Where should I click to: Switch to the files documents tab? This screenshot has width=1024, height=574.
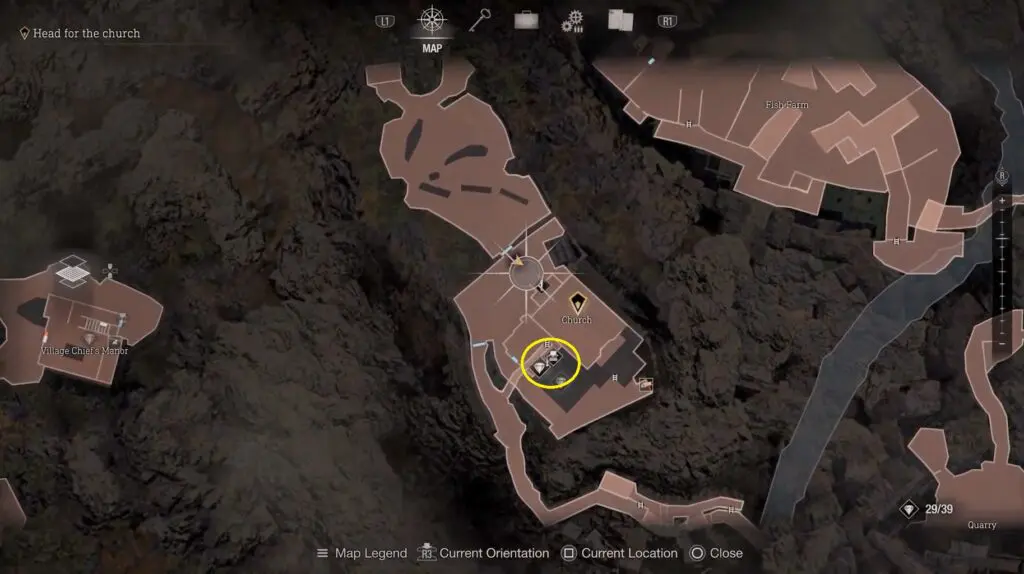coord(620,20)
